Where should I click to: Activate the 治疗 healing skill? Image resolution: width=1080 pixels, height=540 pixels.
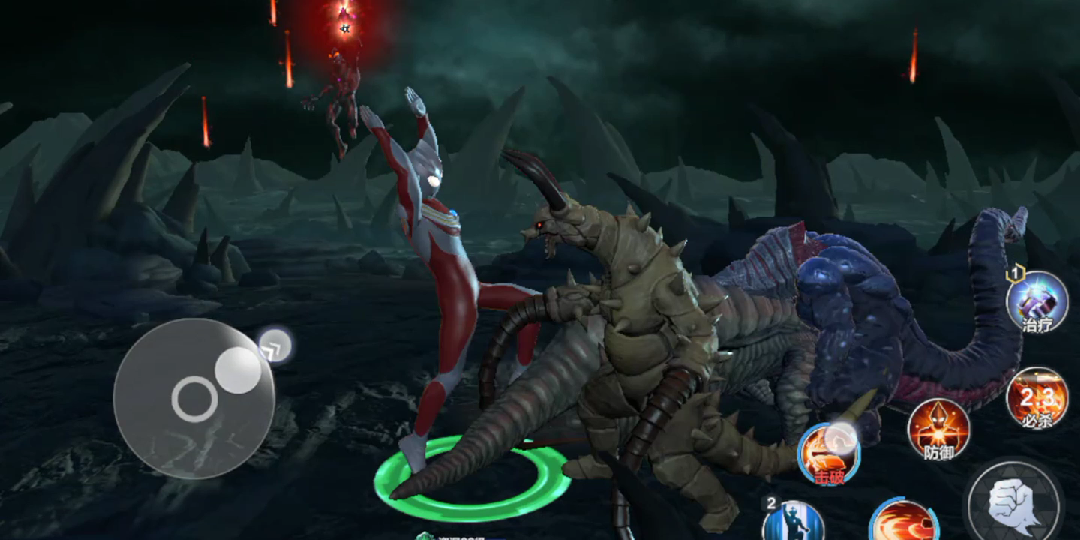click(1037, 300)
